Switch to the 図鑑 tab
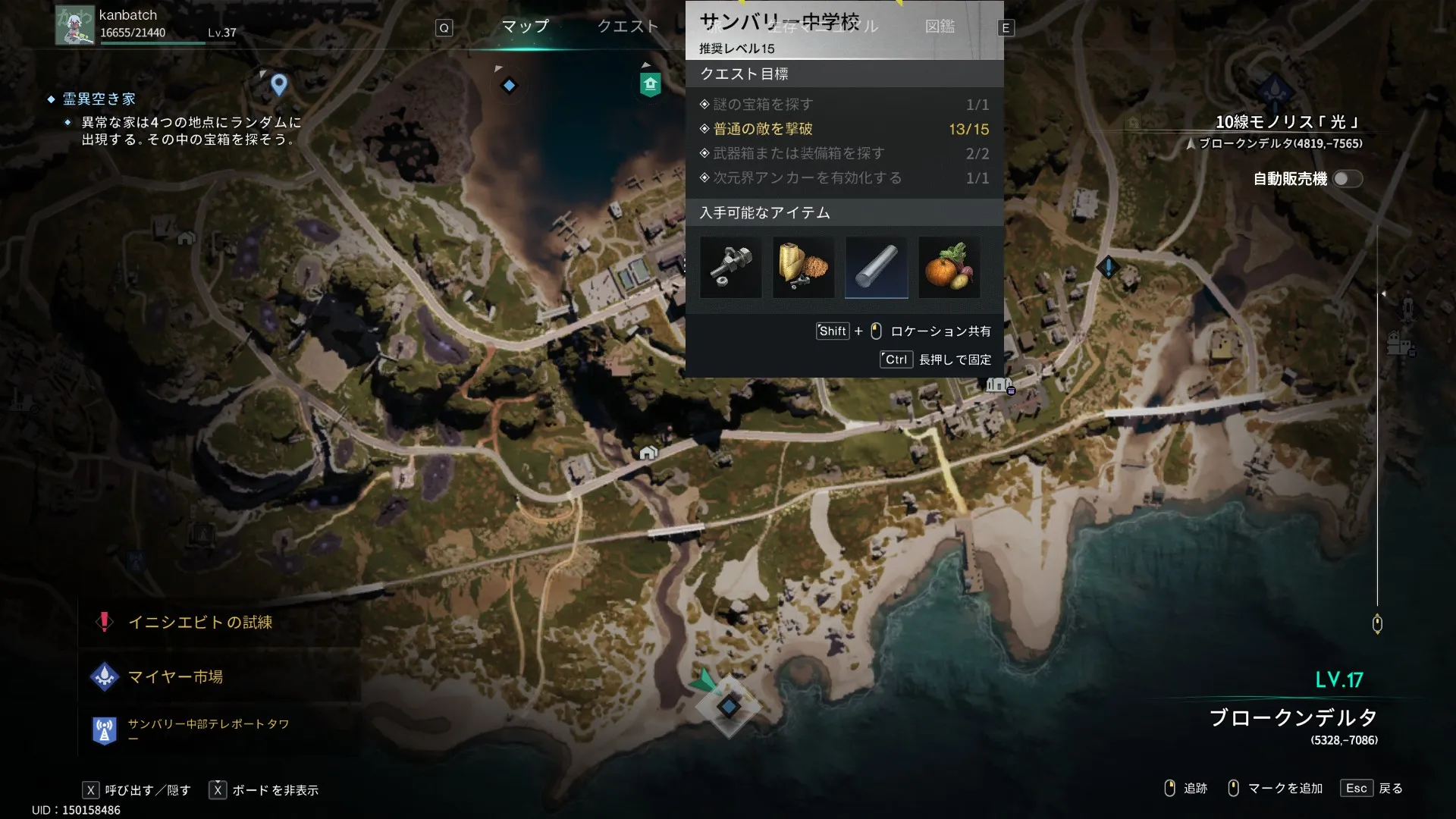 pos(940,27)
